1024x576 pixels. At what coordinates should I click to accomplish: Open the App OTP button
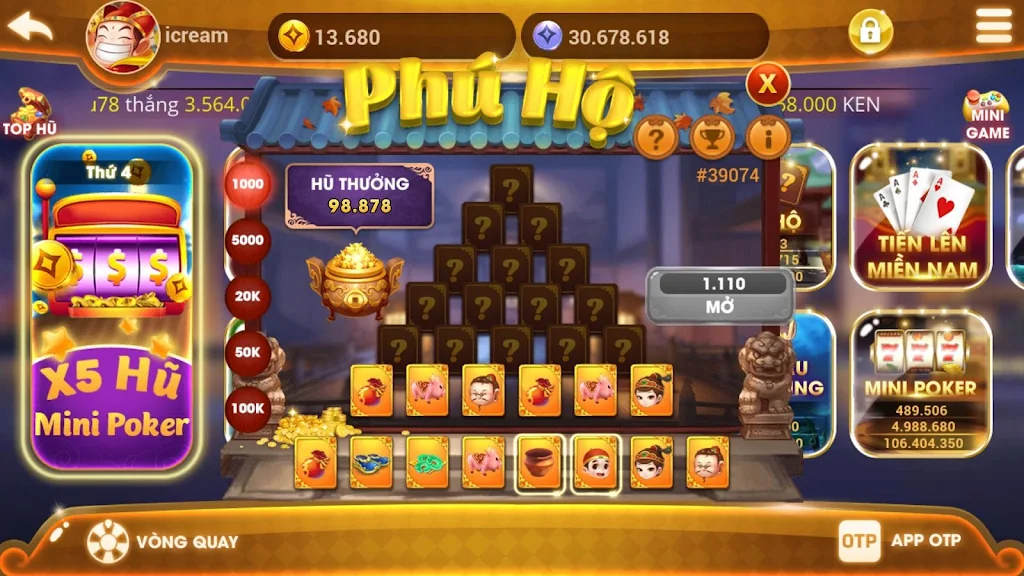pyautogui.click(x=900, y=540)
